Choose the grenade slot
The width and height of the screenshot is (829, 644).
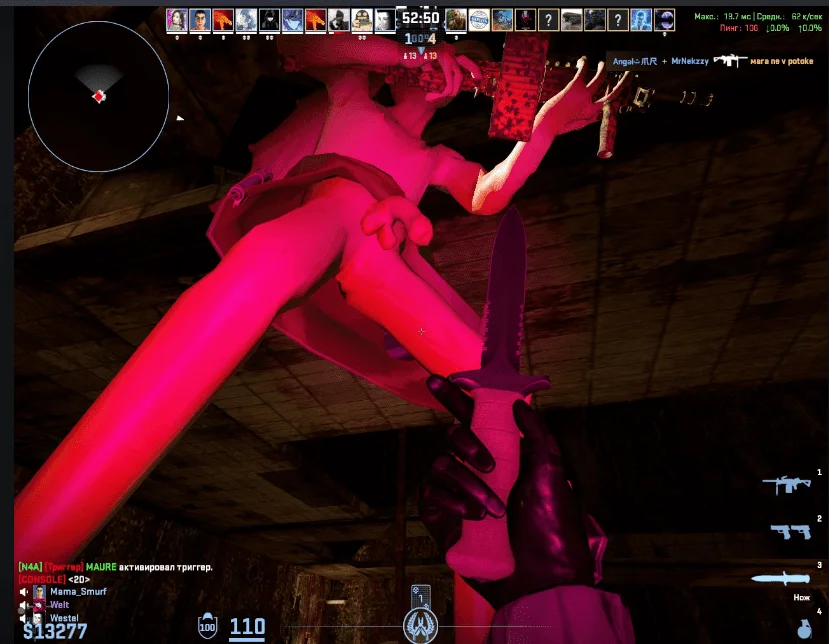tap(805, 628)
